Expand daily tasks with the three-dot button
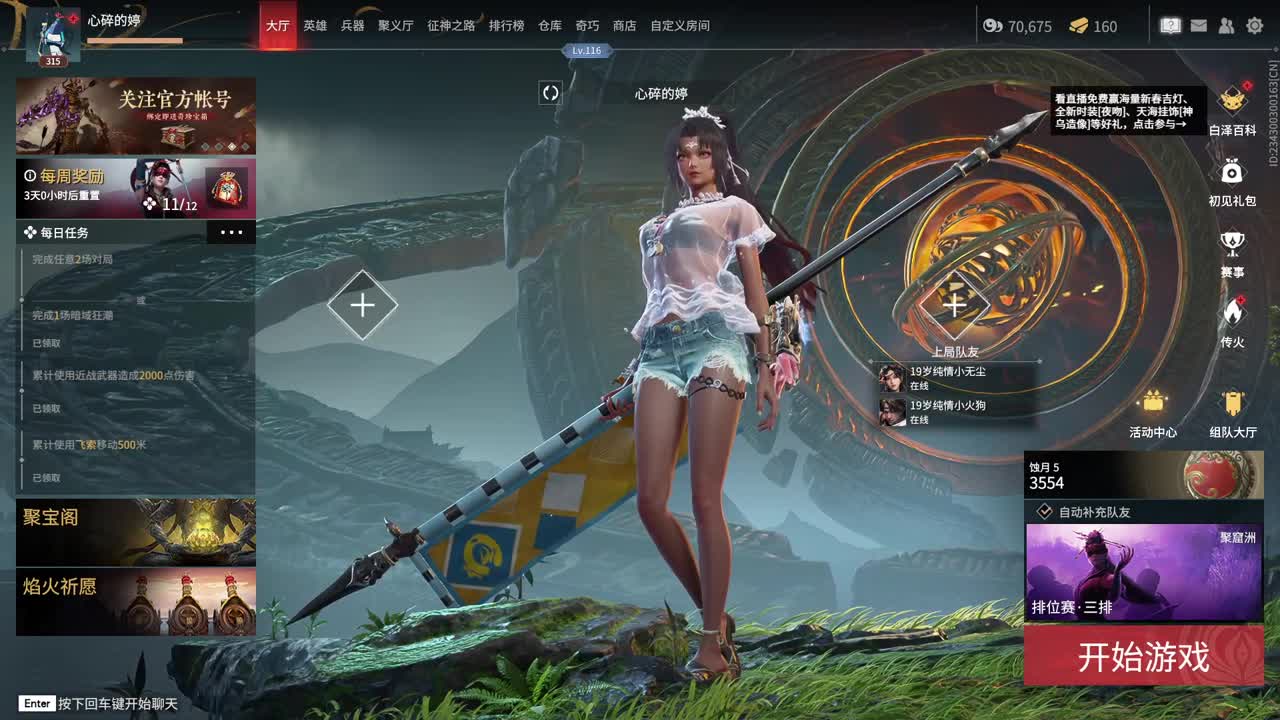Screen dimensions: 1280x720 pos(231,233)
